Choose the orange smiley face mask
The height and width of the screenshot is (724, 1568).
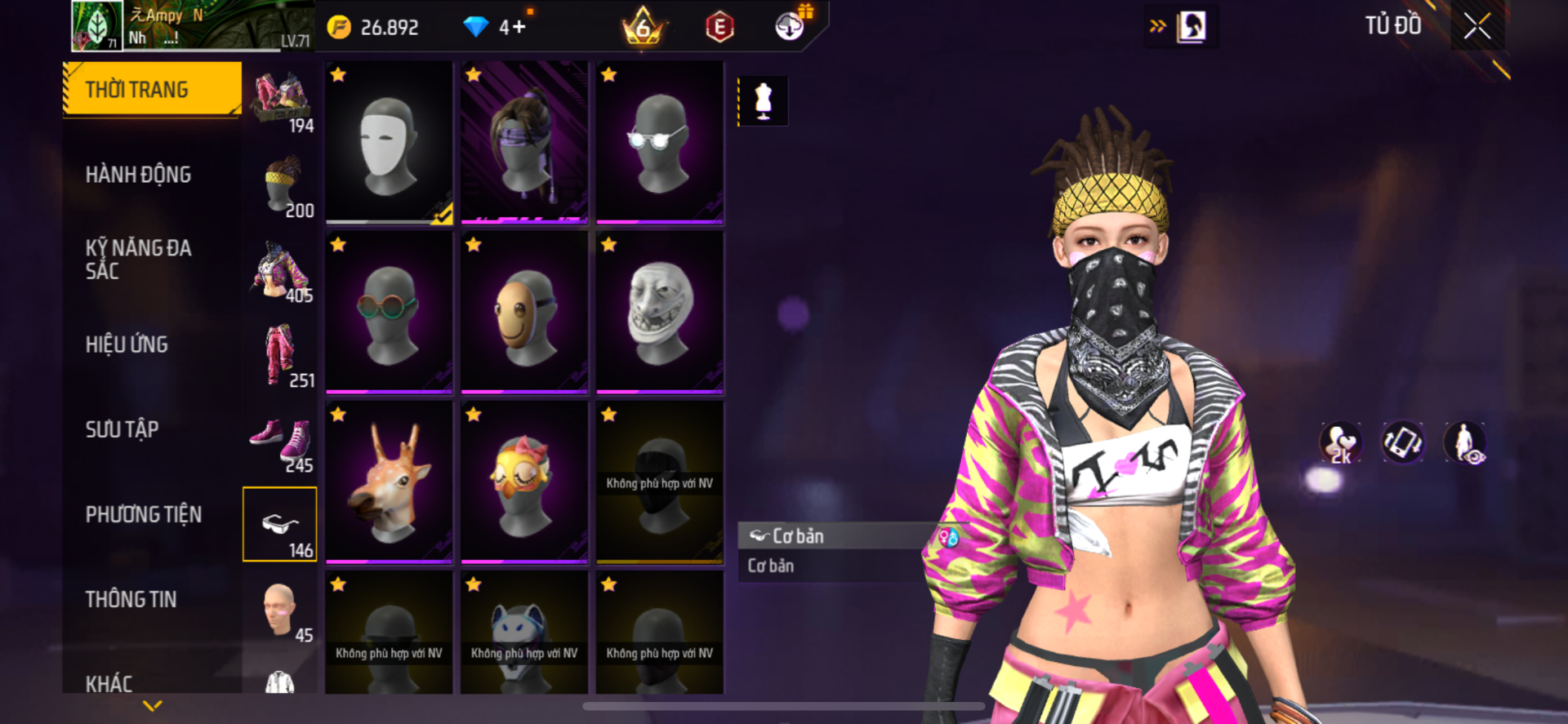click(524, 313)
